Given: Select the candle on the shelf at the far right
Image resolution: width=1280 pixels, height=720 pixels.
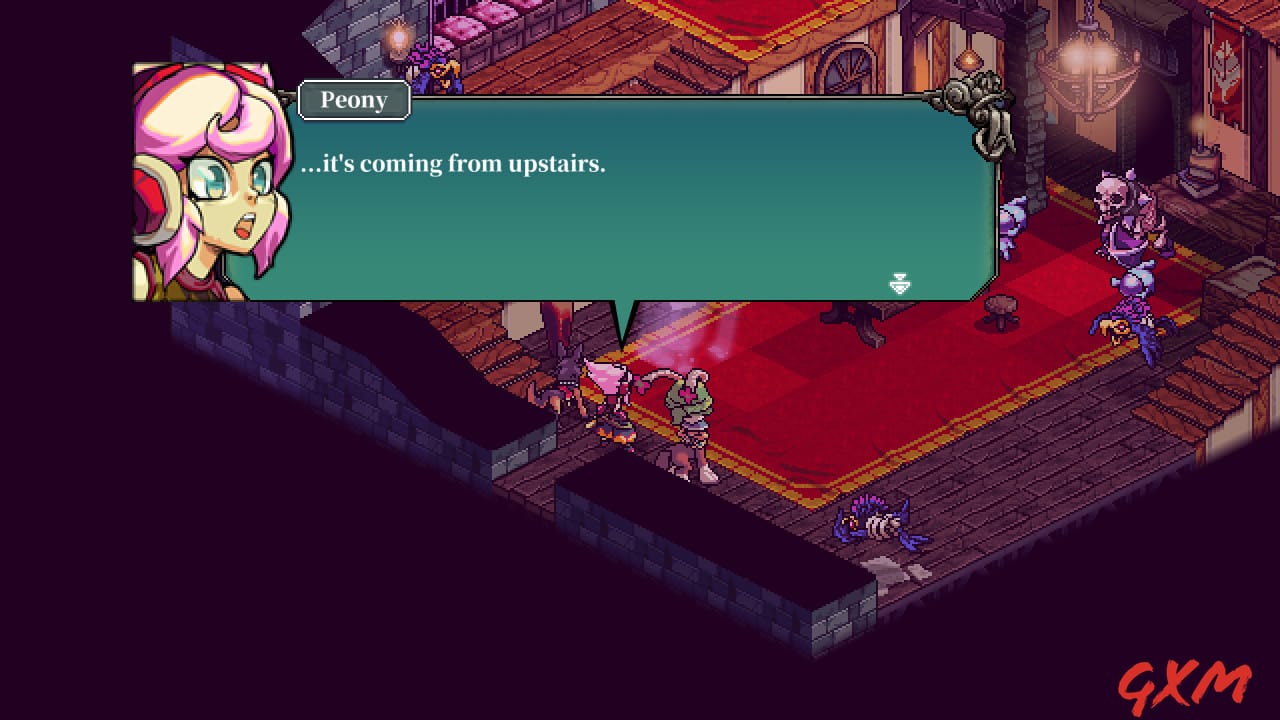Looking at the screenshot, I should pyautogui.click(x=1200, y=135).
